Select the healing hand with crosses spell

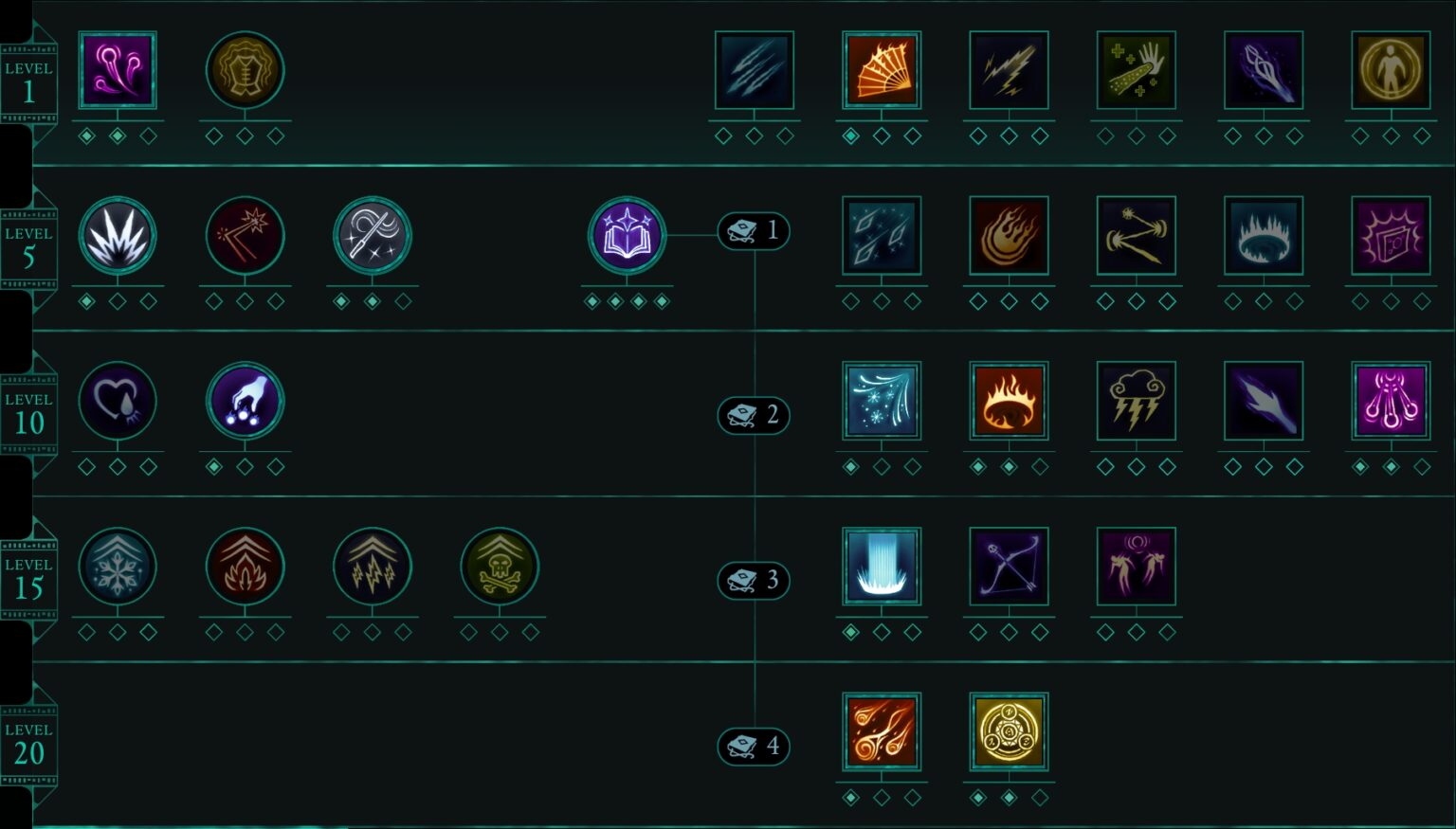click(1136, 69)
